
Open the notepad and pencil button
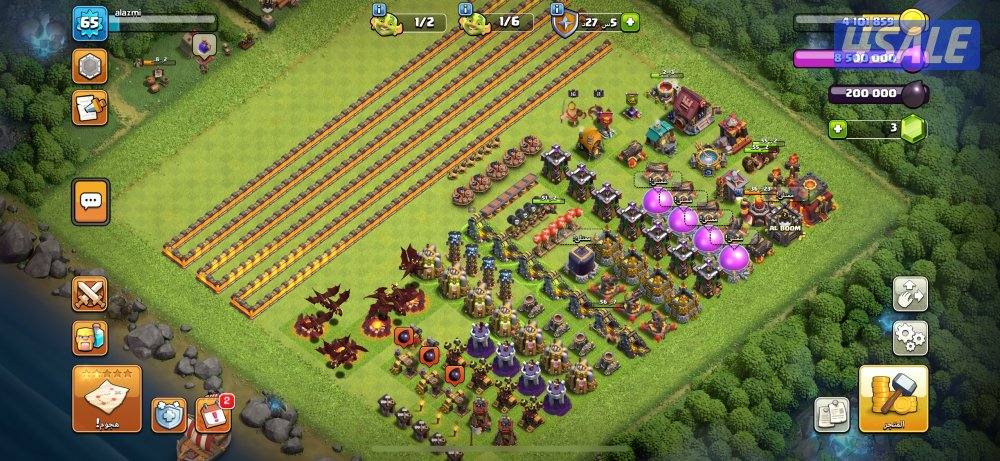click(89, 107)
